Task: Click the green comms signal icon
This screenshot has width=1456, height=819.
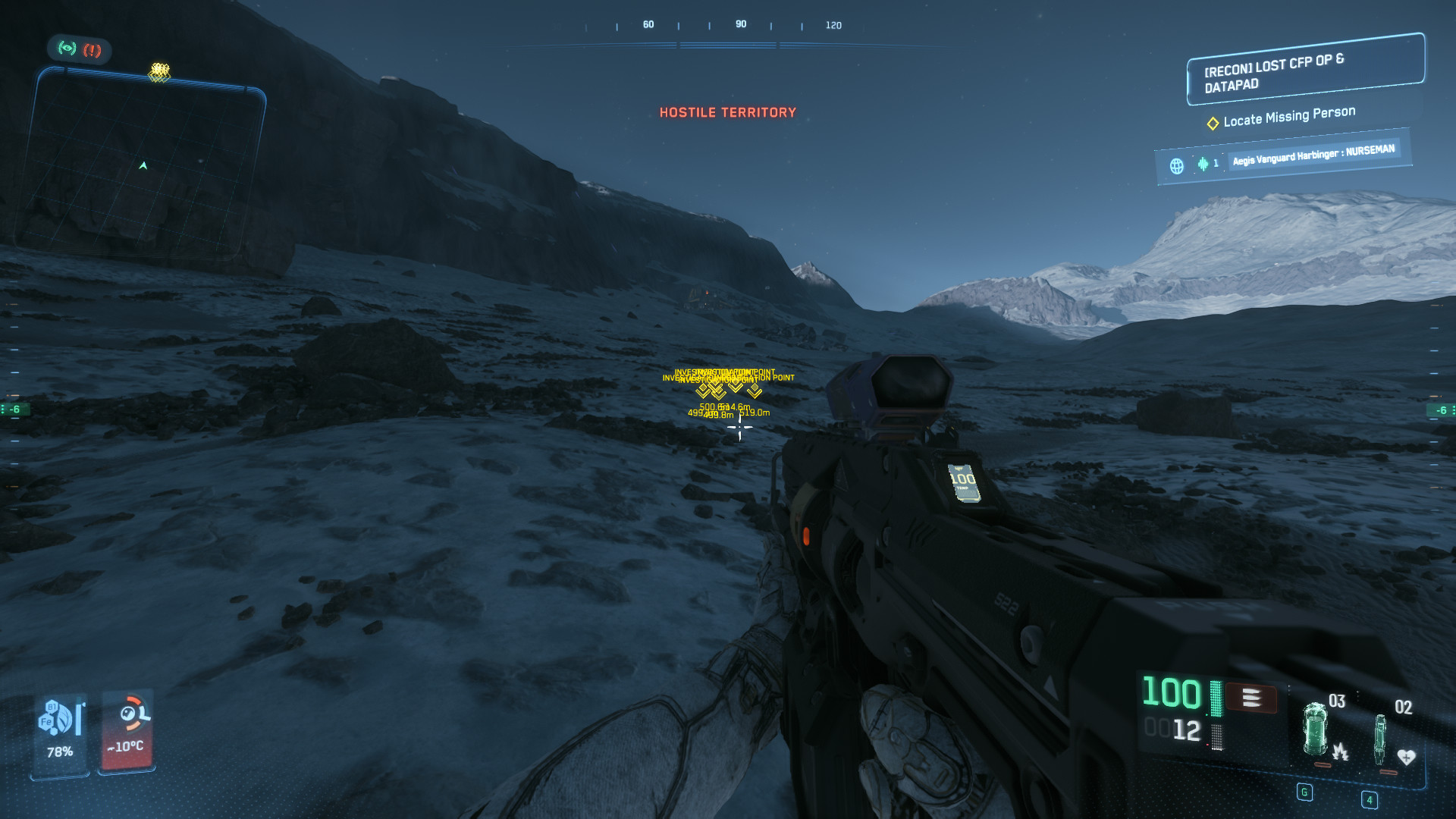Action: [67, 49]
